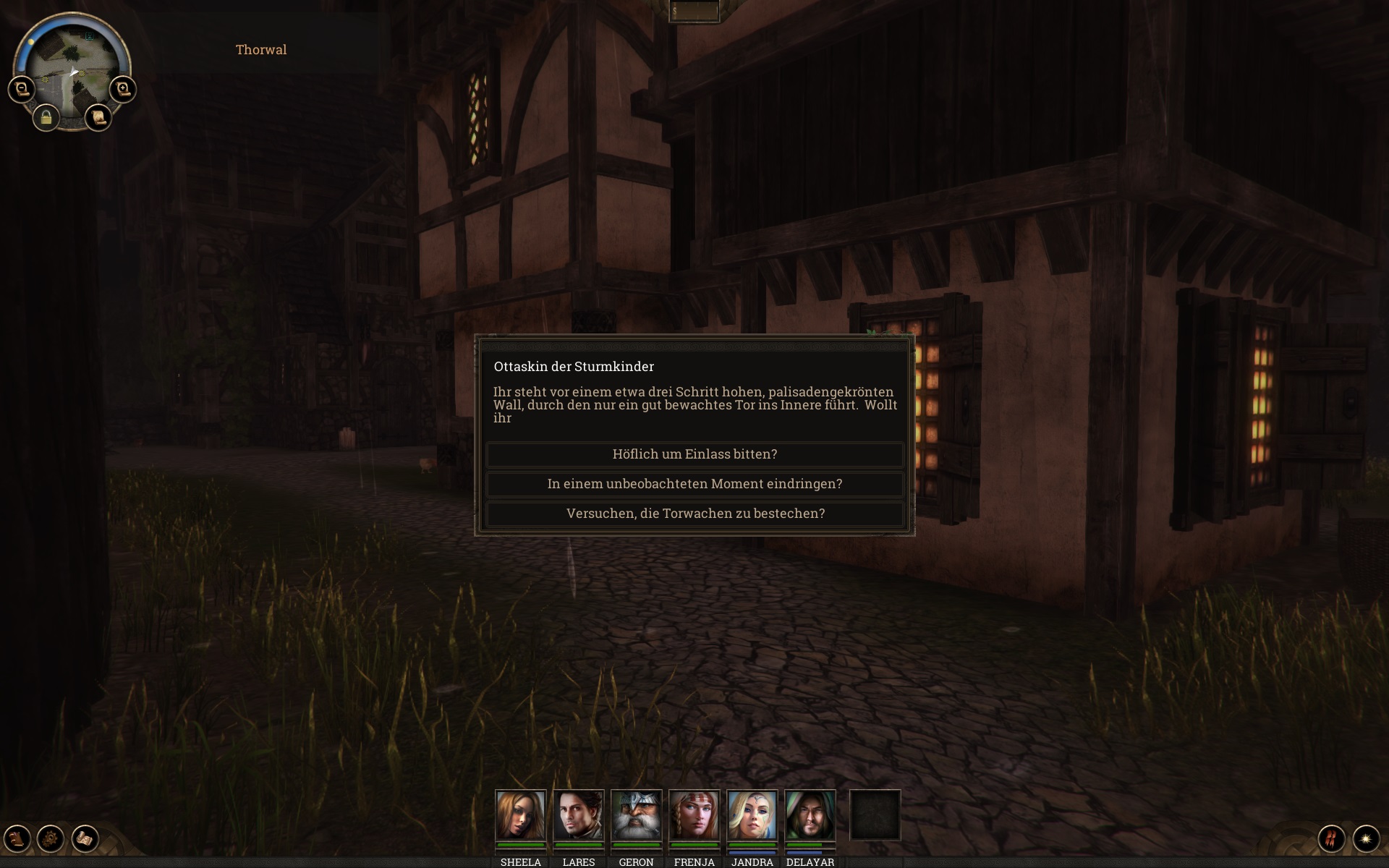Select Jandra's portrait
Screen dimensions: 1389x868
click(x=752, y=815)
